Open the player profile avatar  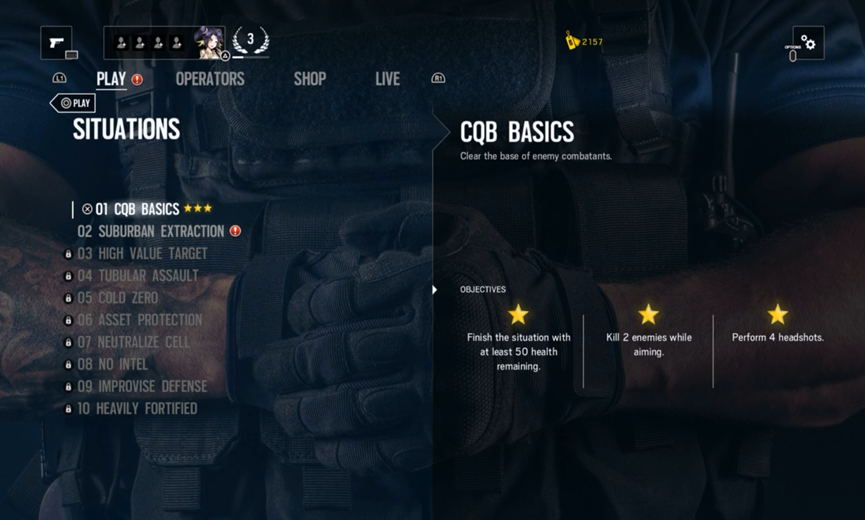(209, 43)
